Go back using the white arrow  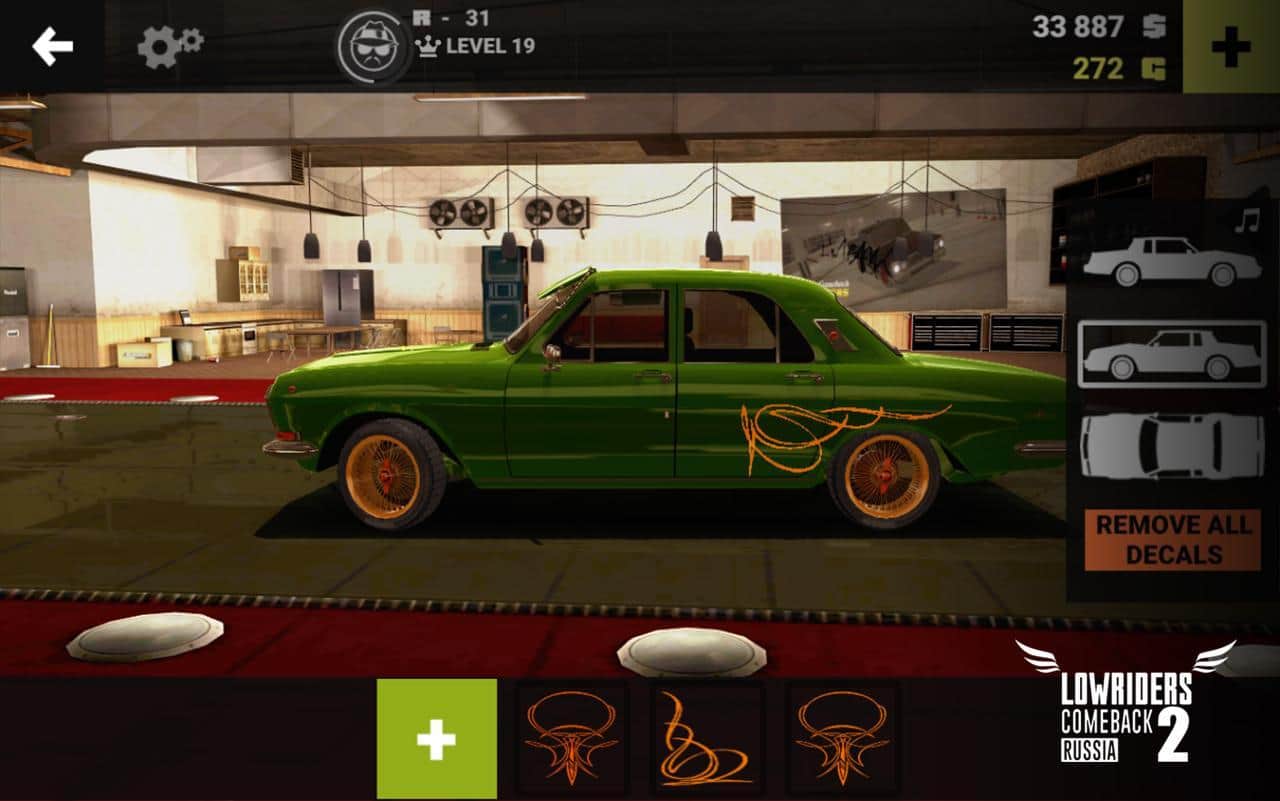(x=52, y=46)
